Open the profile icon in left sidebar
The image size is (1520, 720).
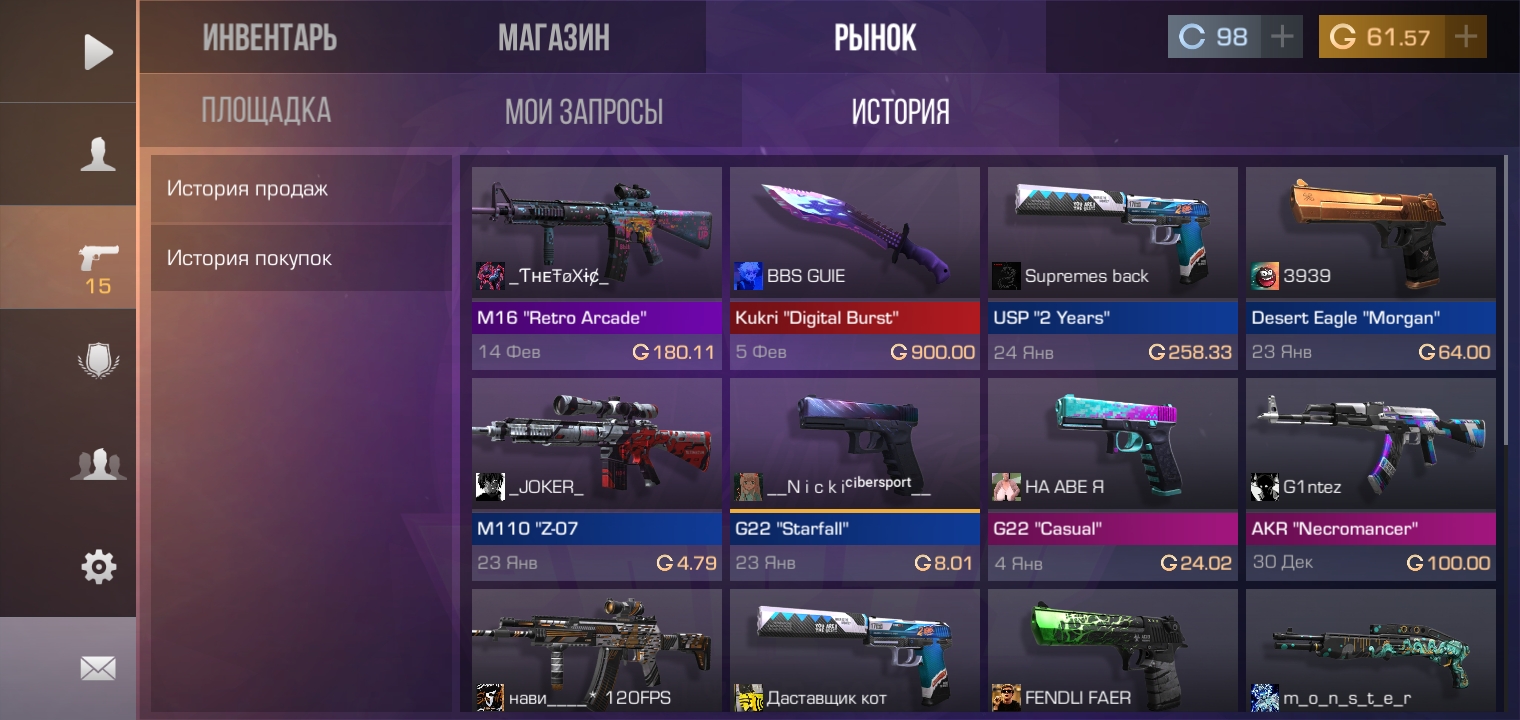coord(97,153)
